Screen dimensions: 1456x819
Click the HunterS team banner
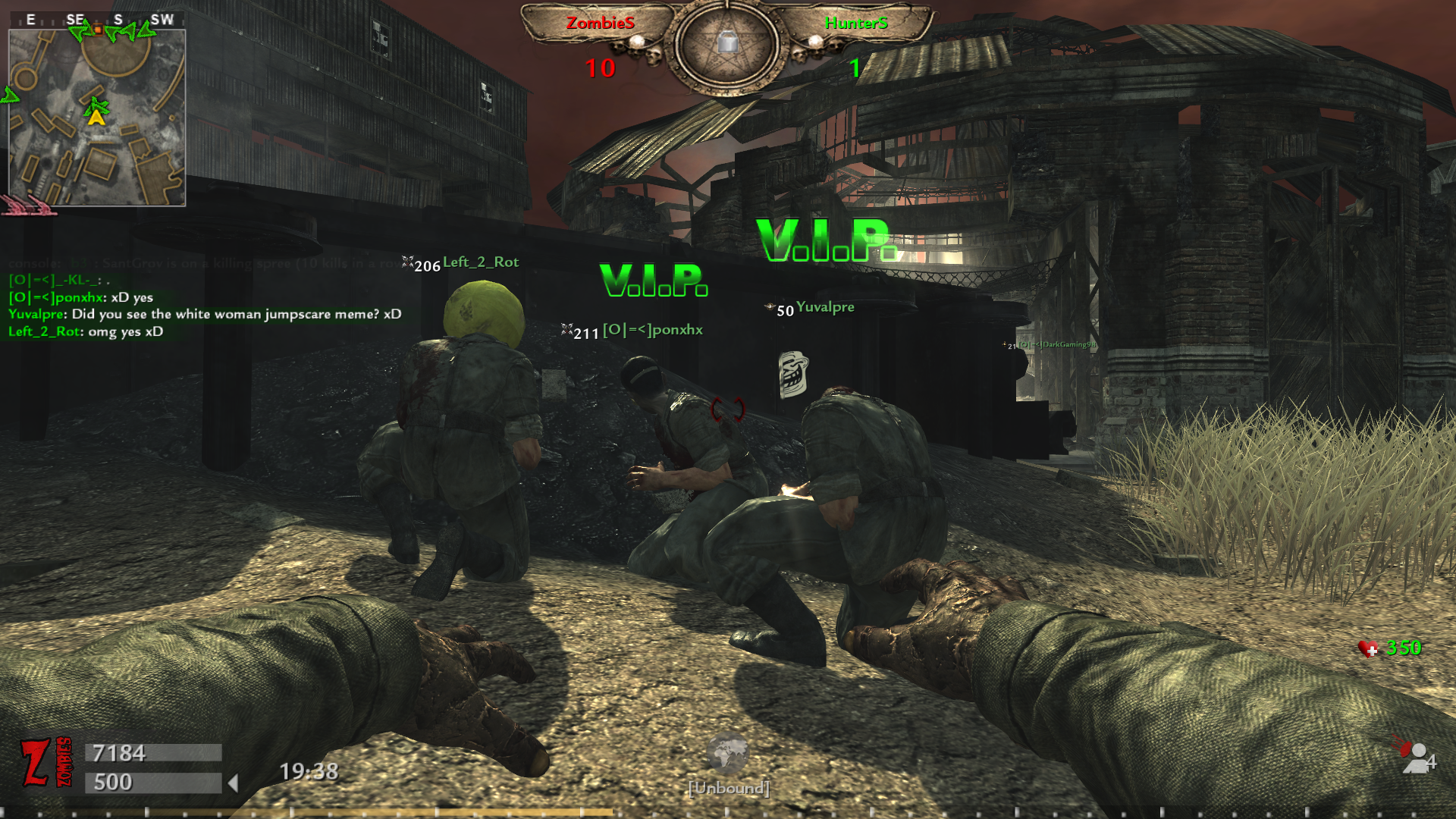click(856, 23)
